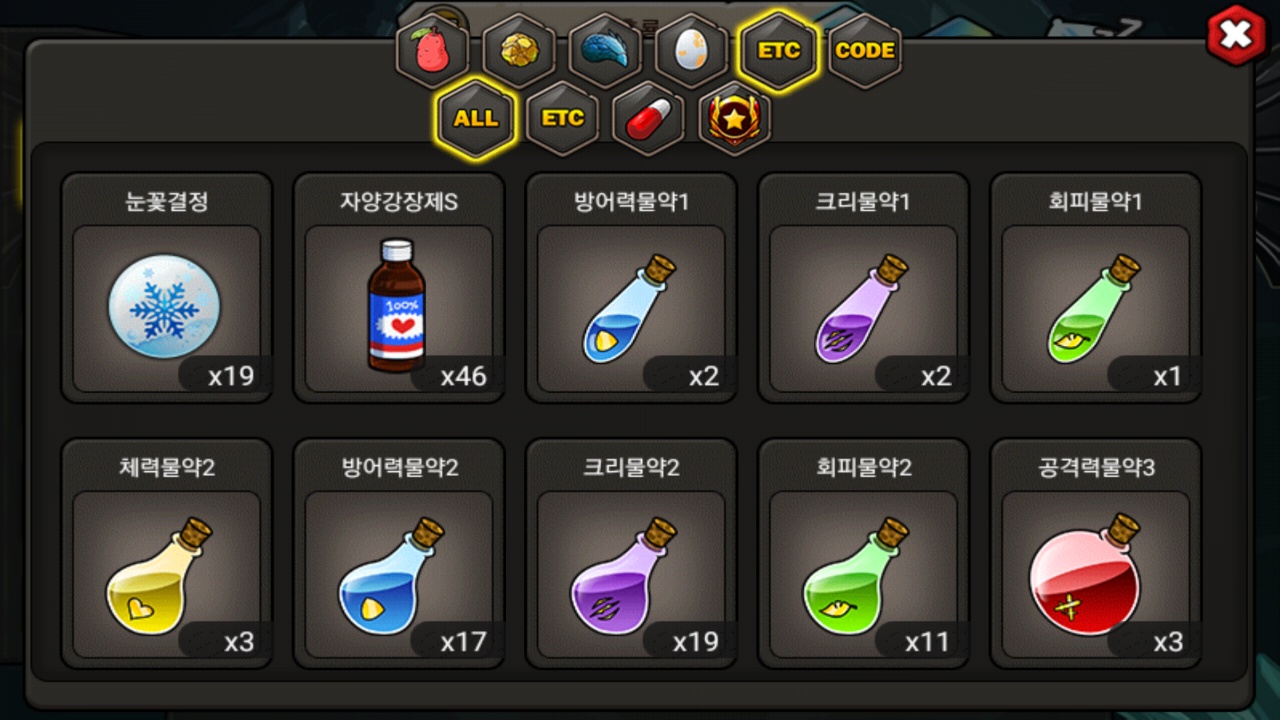
Task: Select the top-row ETC category tab
Action: pos(778,51)
